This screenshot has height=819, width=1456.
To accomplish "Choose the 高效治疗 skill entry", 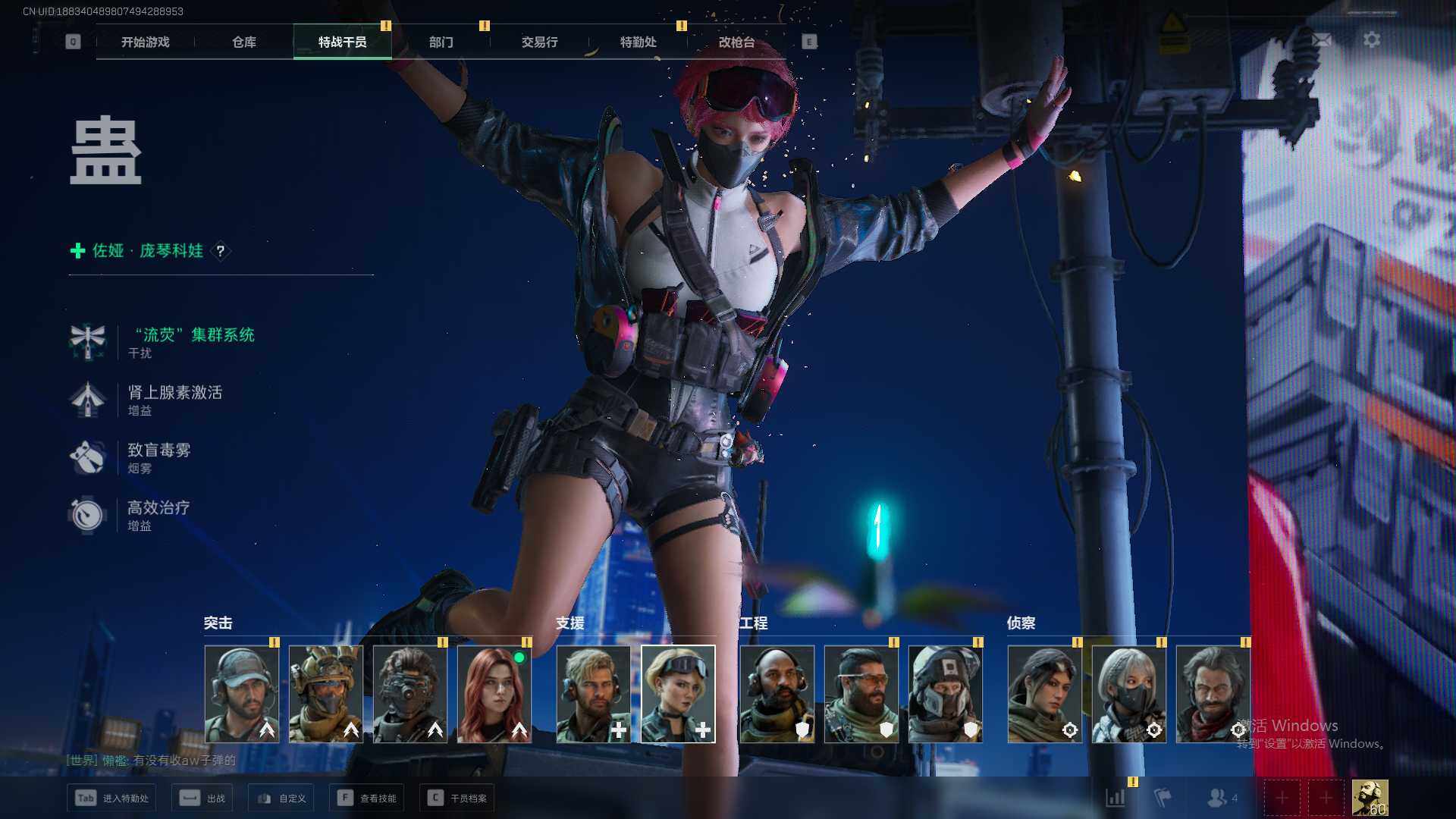I will click(x=158, y=508).
